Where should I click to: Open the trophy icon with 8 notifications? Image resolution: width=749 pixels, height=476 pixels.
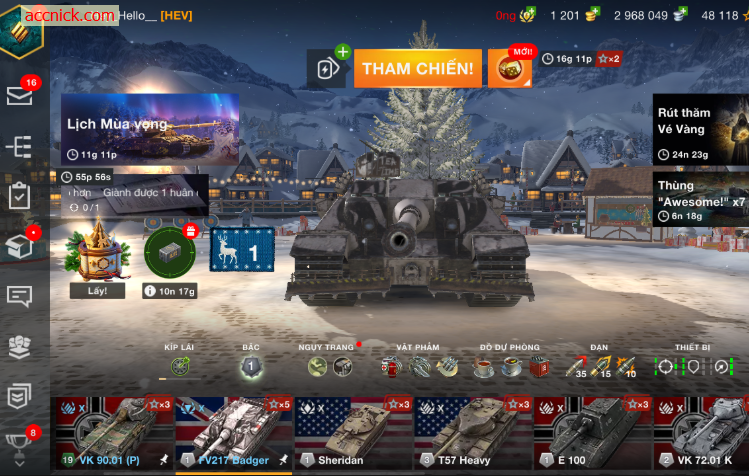coord(20,444)
